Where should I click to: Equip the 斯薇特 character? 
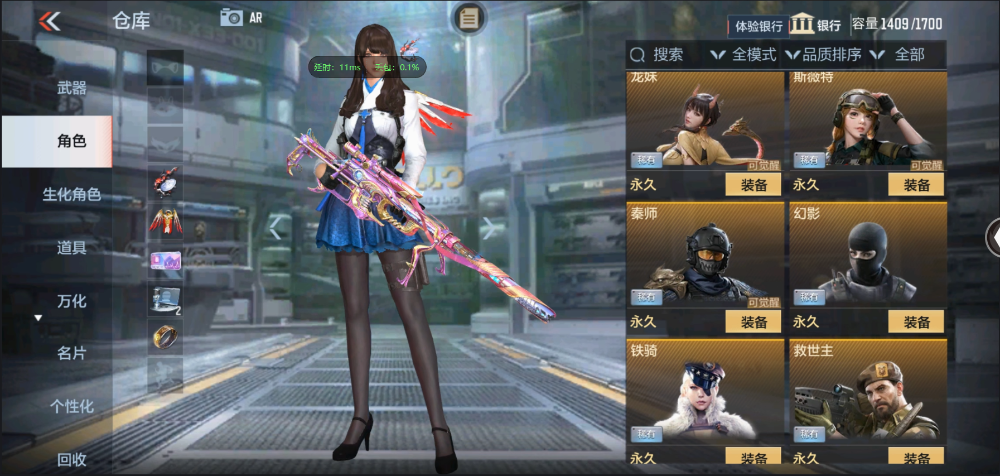click(916, 184)
